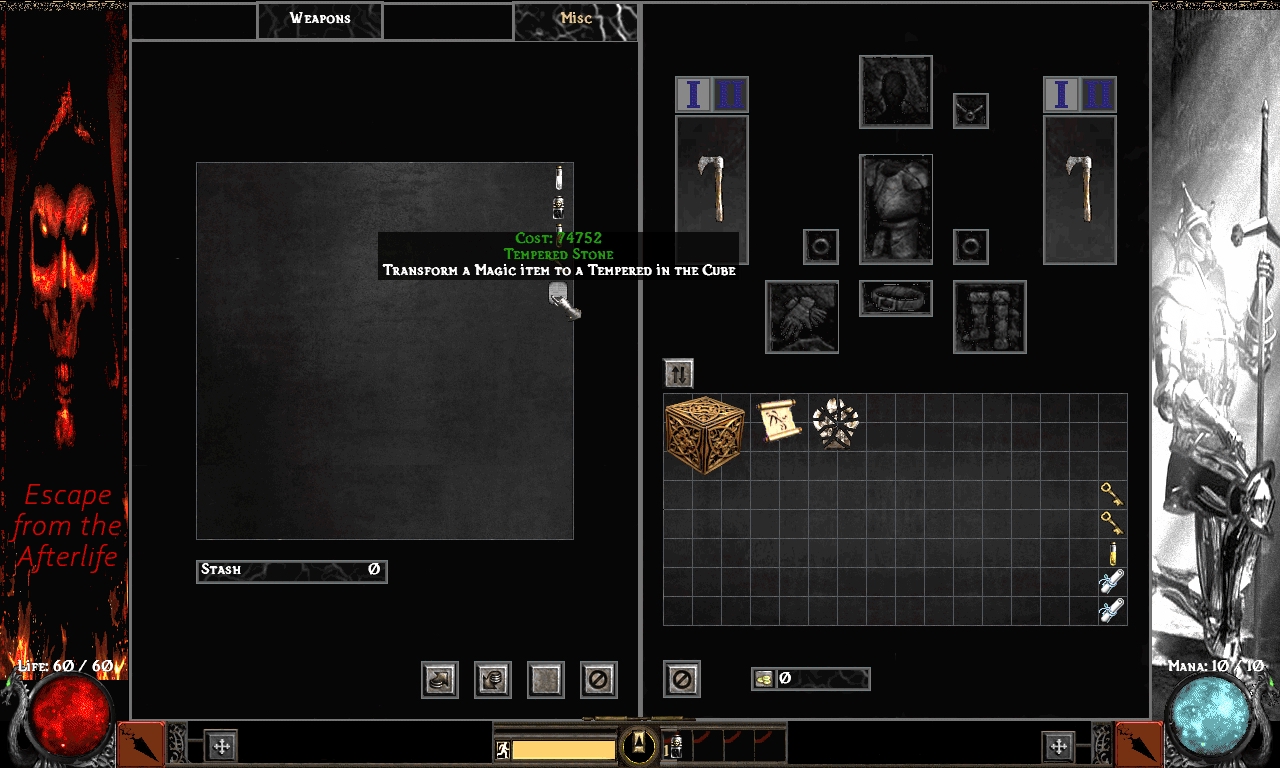Click the boots equipment slot

coord(990,317)
